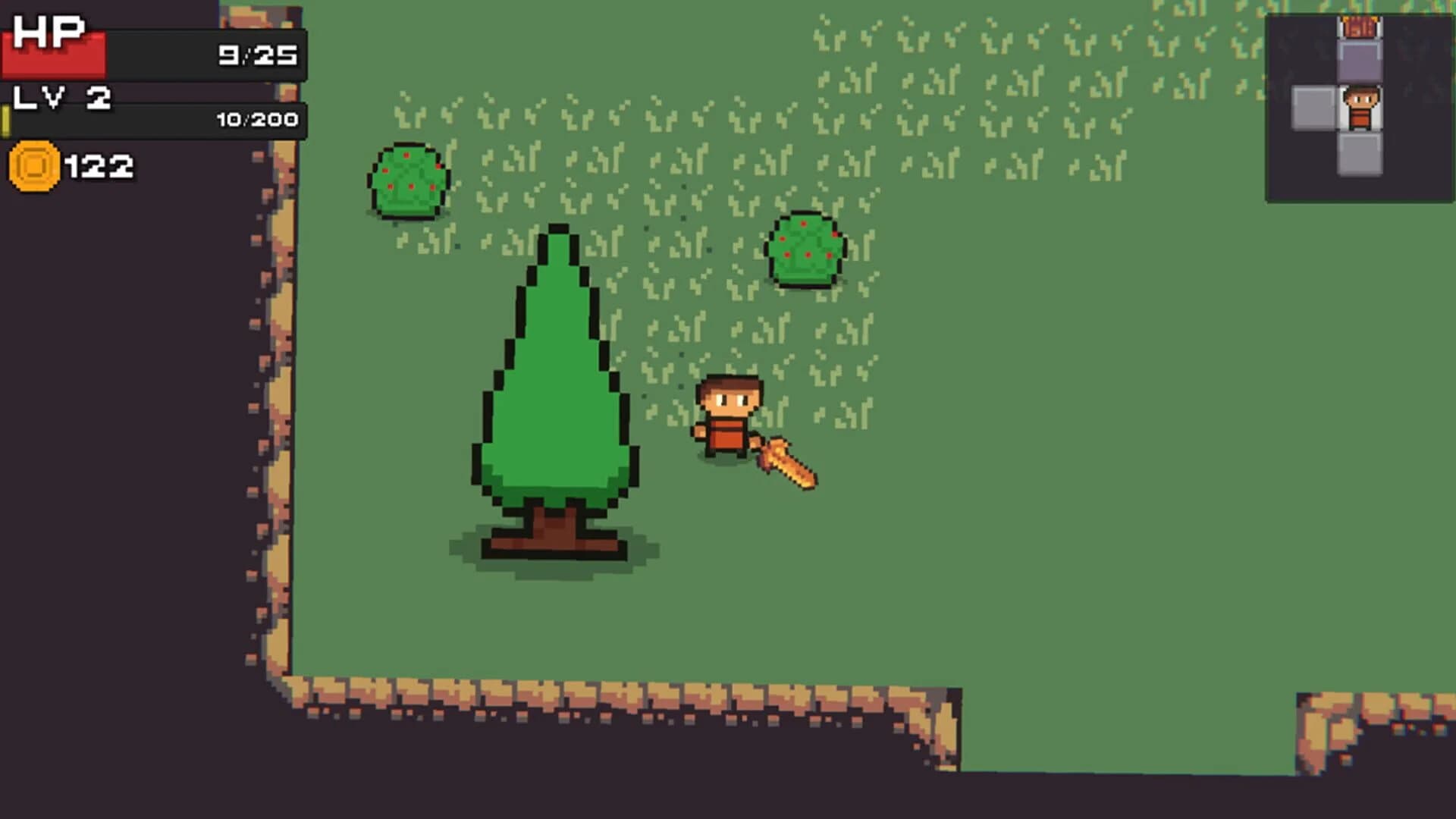Select the castle icon on the minimap
The height and width of the screenshot is (819, 1456).
tap(1360, 27)
